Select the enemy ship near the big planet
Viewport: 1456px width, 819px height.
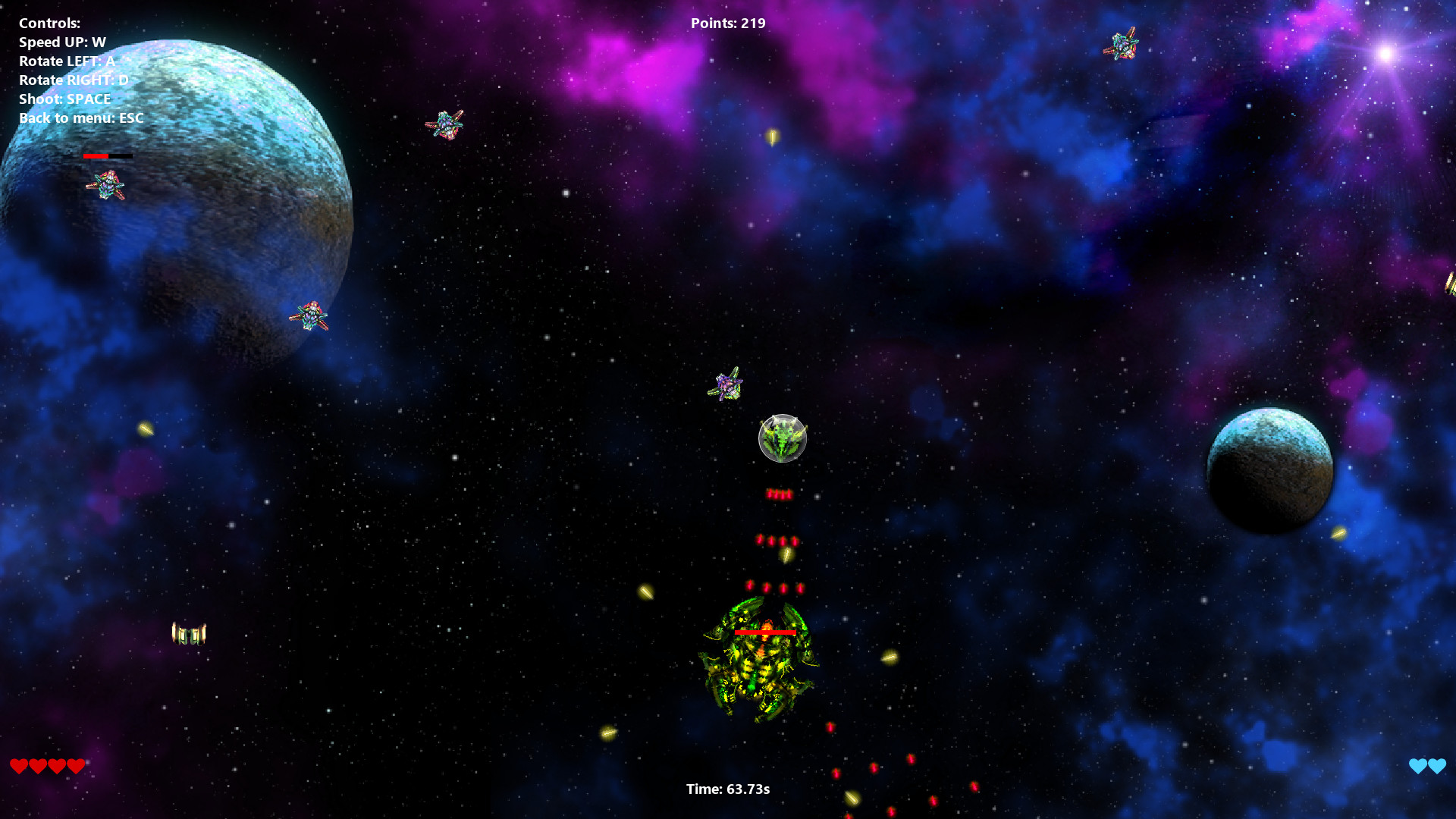[x=108, y=186]
